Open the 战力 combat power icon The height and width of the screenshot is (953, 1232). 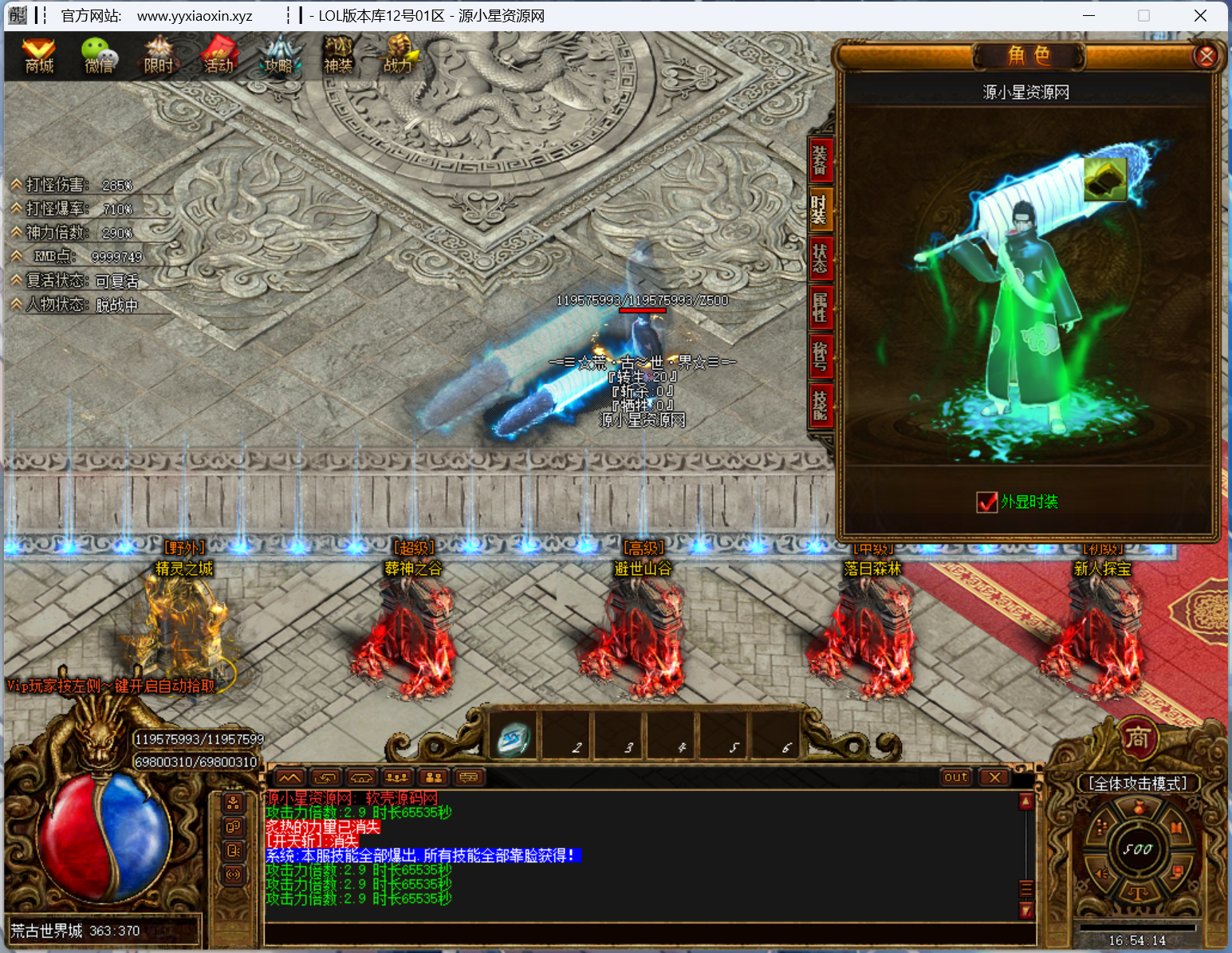(x=397, y=56)
